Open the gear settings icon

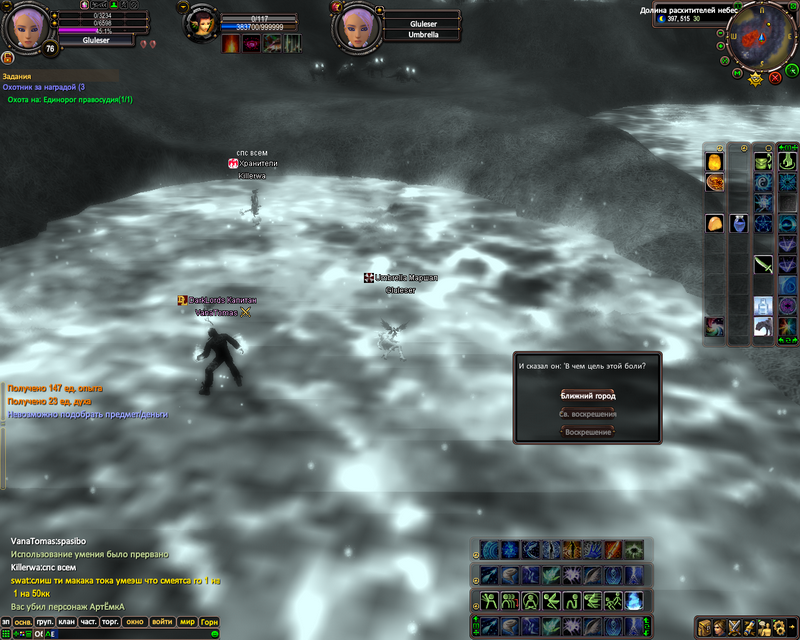point(779,627)
